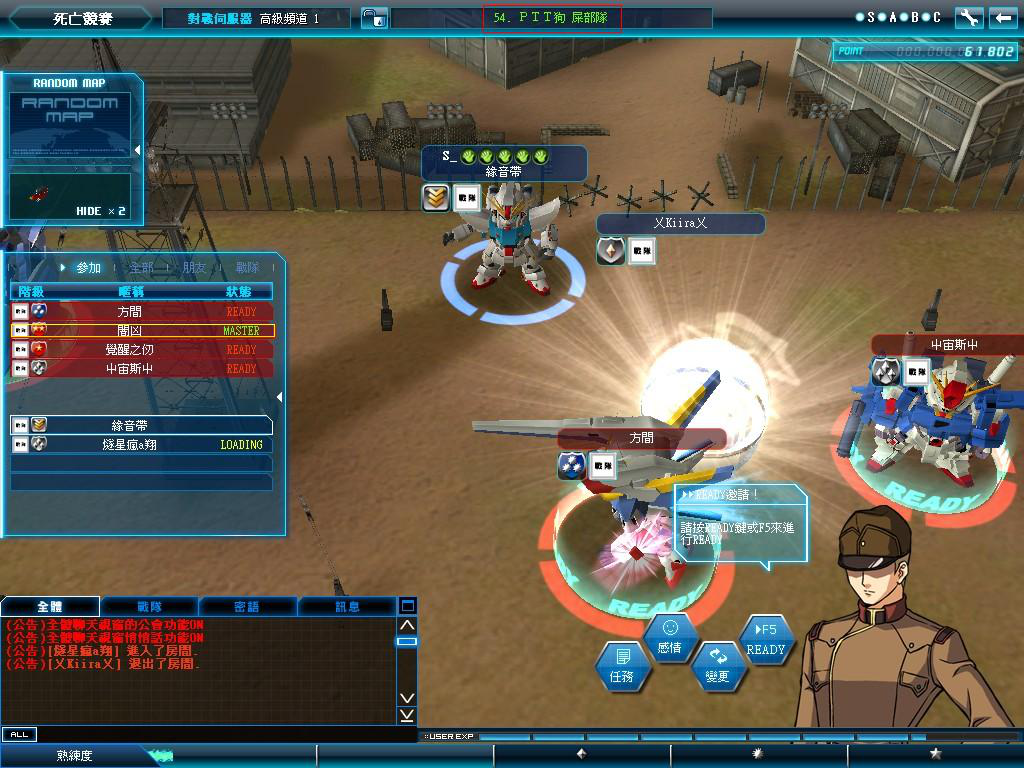Open the 密語 whisper tab
The height and width of the screenshot is (768, 1024).
tap(247, 606)
